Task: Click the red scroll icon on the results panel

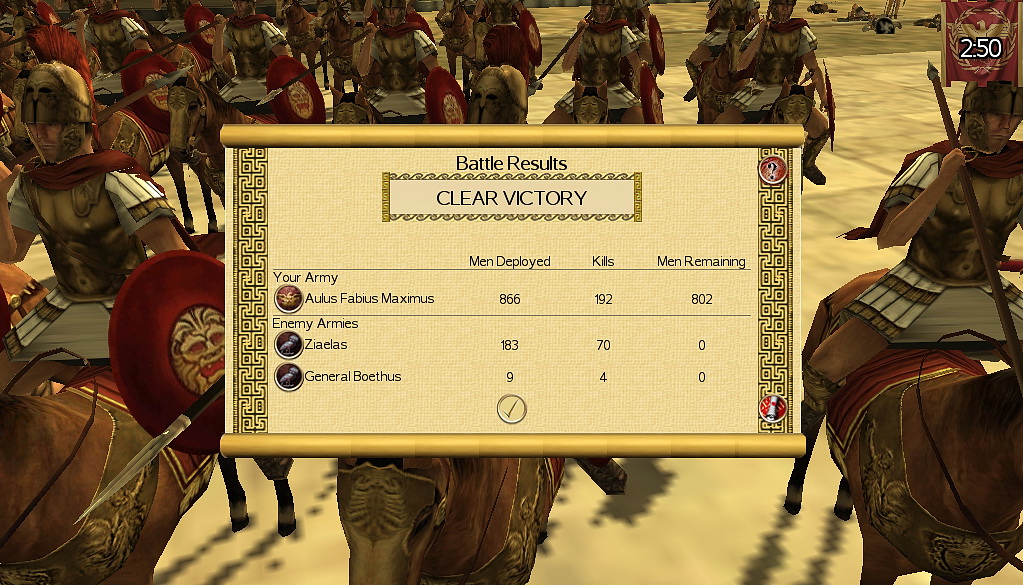Action: tap(773, 407)
